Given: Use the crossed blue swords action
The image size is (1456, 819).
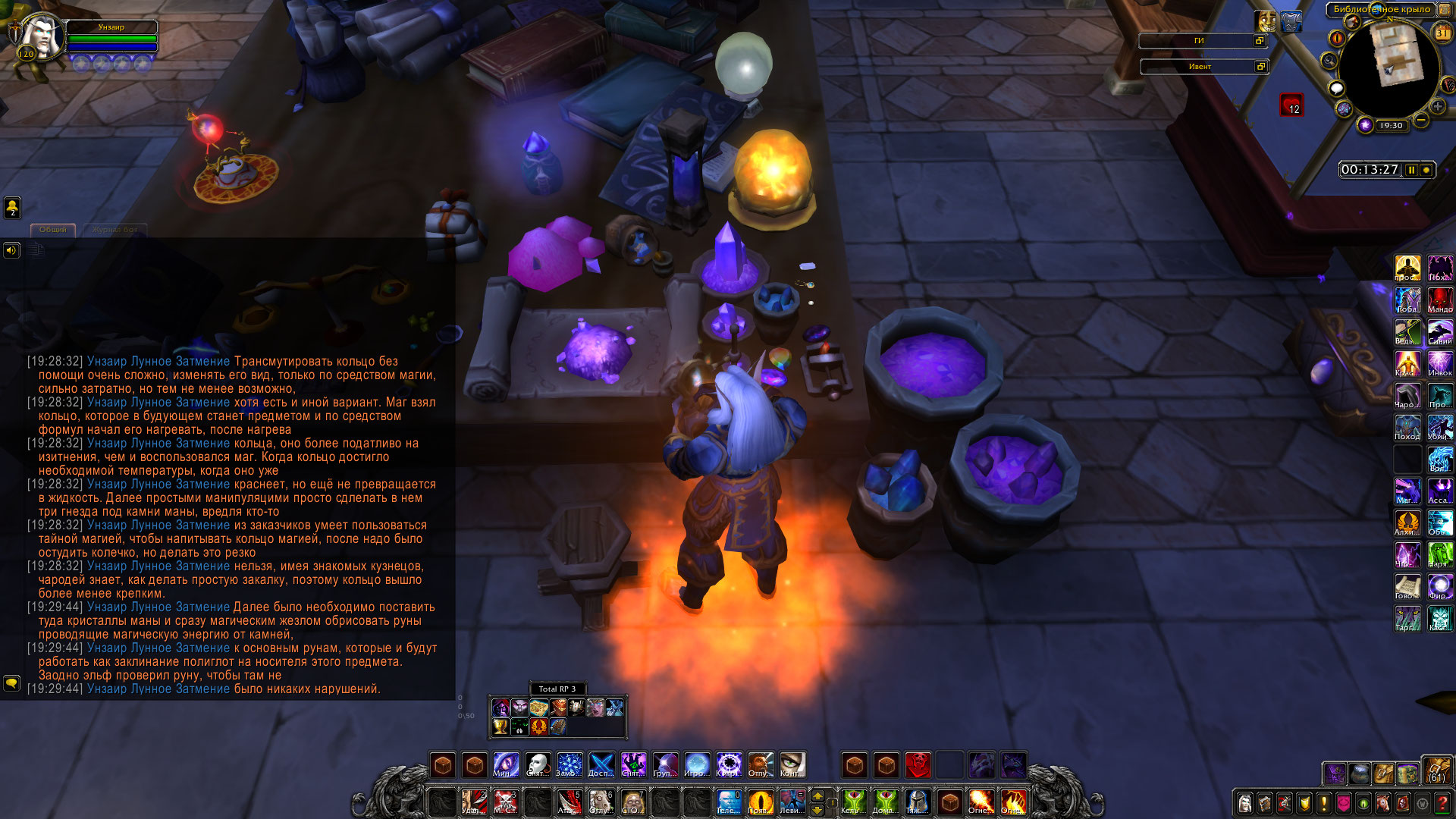Looking at the screenshot, I should click(601, 764).
